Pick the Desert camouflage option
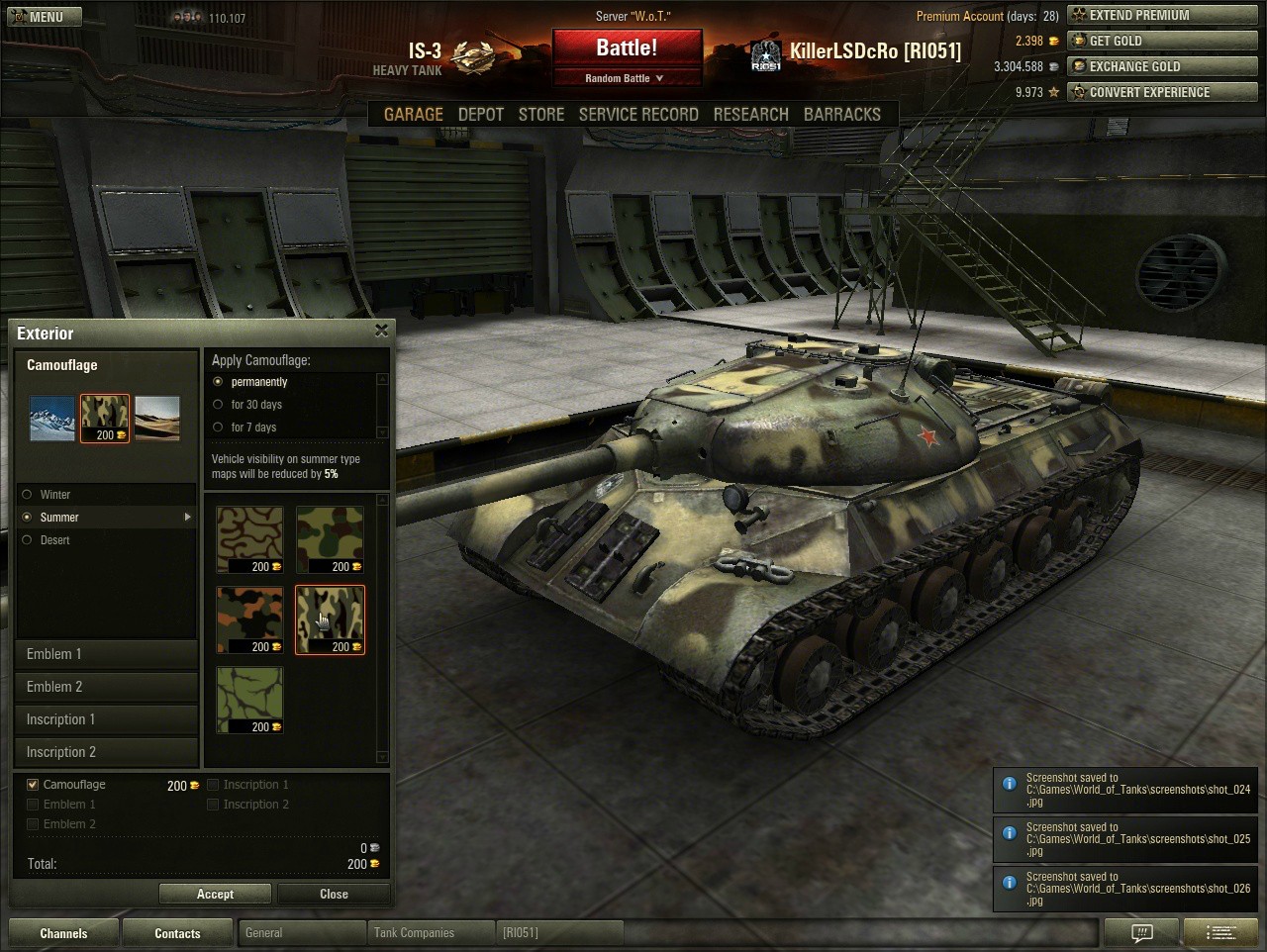The width and height of the screenshot is (1267, 952). pos(28,539)
